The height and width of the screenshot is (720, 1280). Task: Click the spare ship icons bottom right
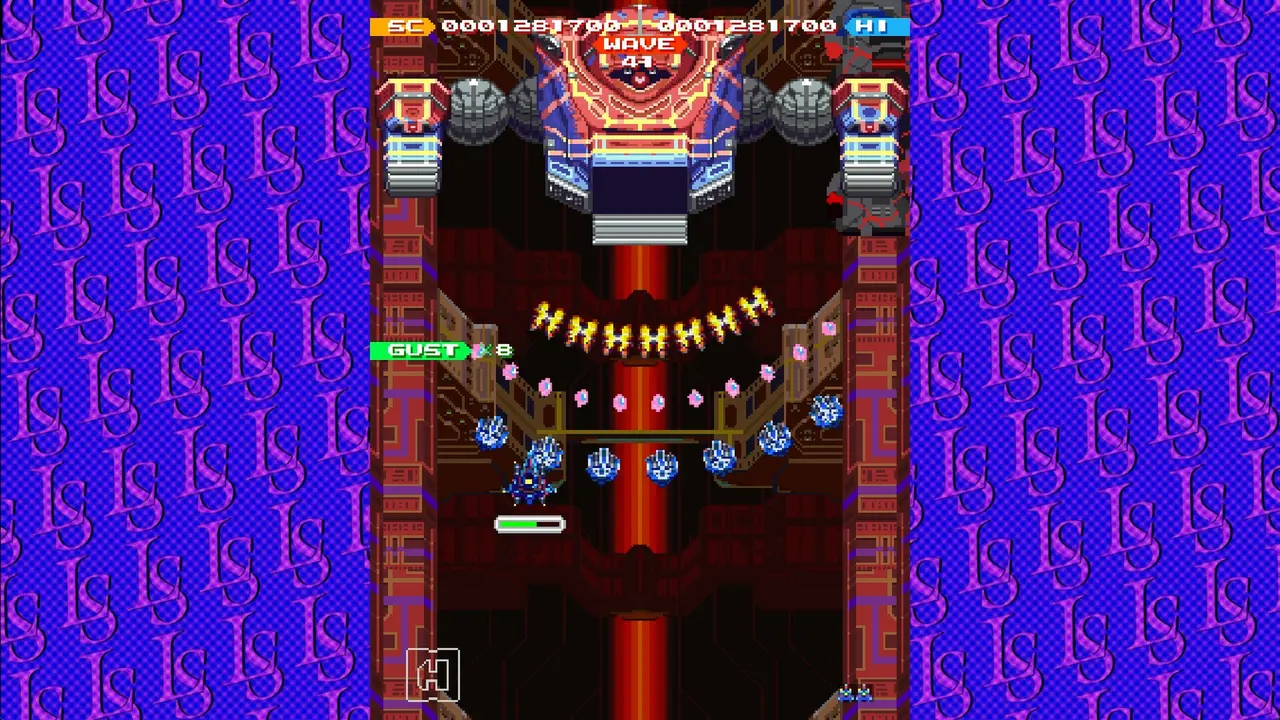point(857,692)
